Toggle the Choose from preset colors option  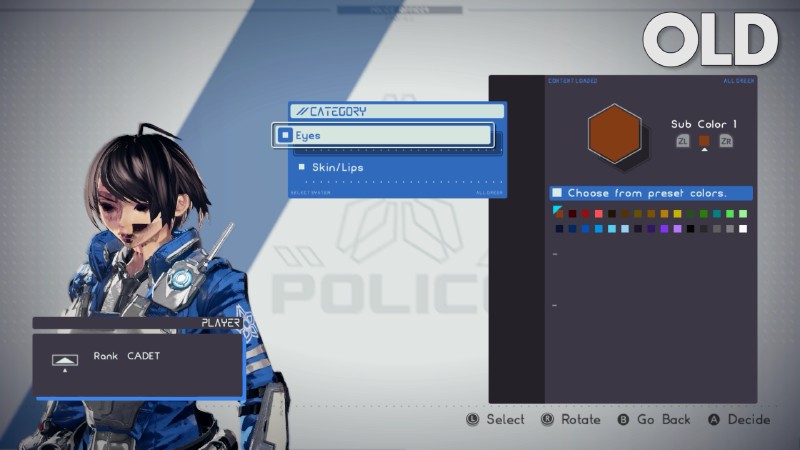pos(557,193)
